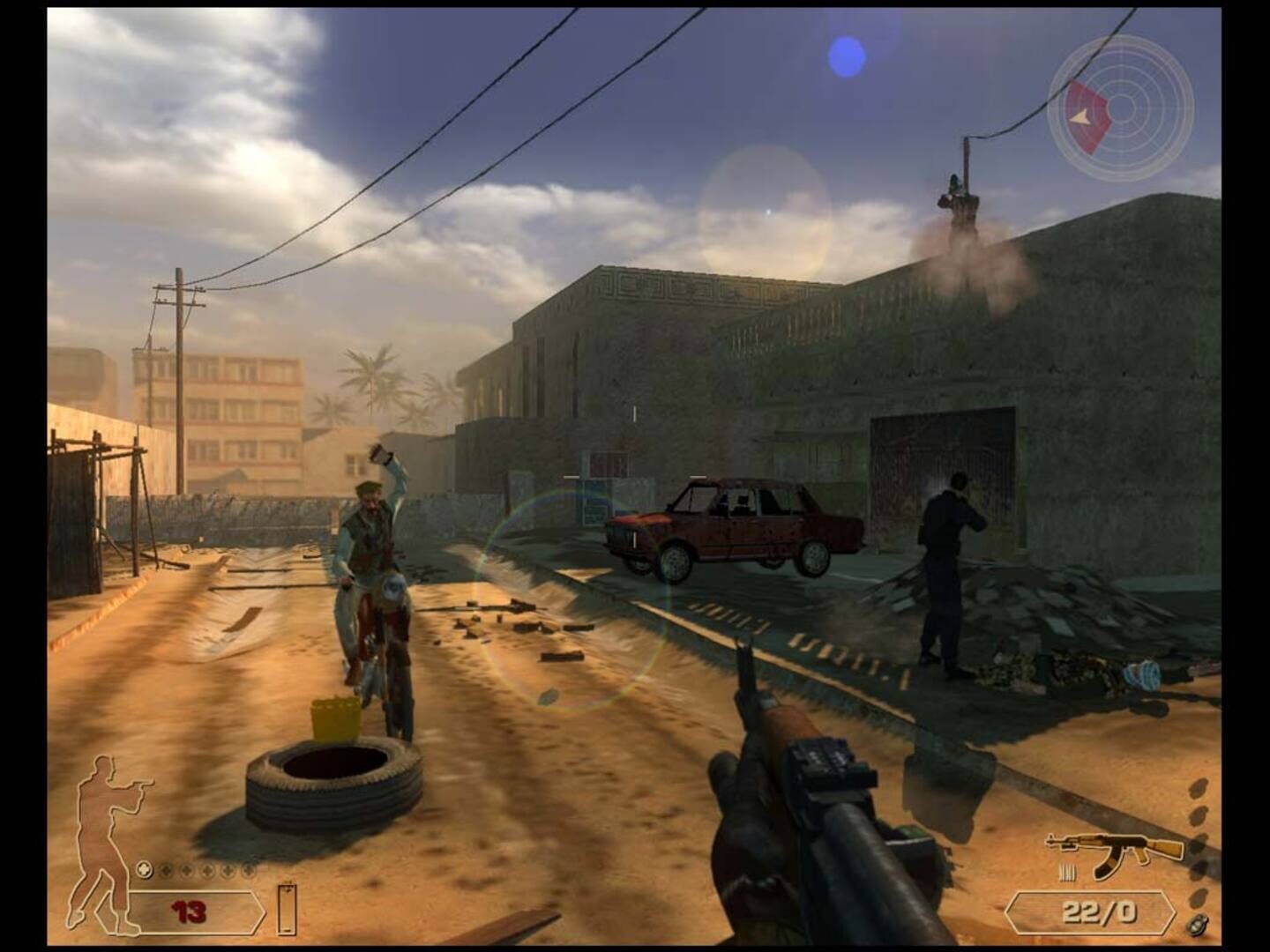Select the AK-47 weapon icon
This screenshot has height=952, width=1270.
click(1115, 852)
